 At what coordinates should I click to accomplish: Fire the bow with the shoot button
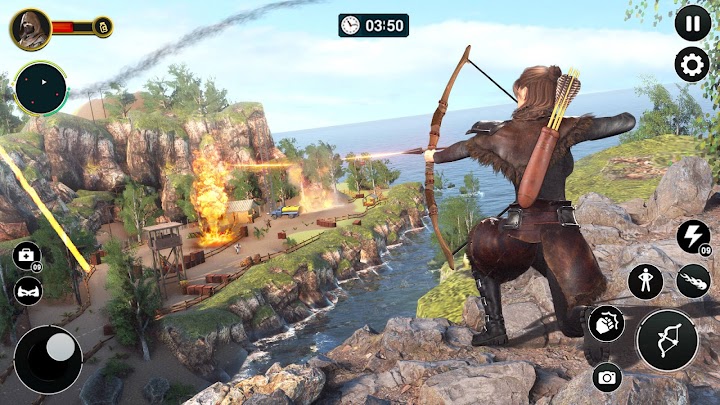pyautogui.click(x=667, y=340)
